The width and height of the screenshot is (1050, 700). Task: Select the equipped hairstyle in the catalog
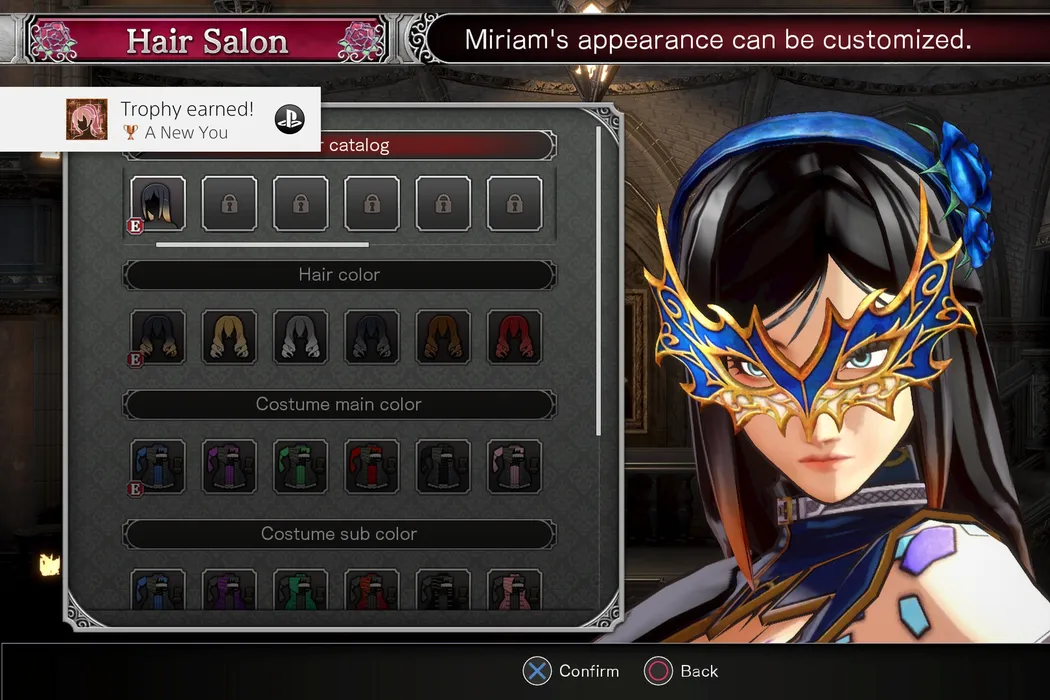tap(158, 204)
